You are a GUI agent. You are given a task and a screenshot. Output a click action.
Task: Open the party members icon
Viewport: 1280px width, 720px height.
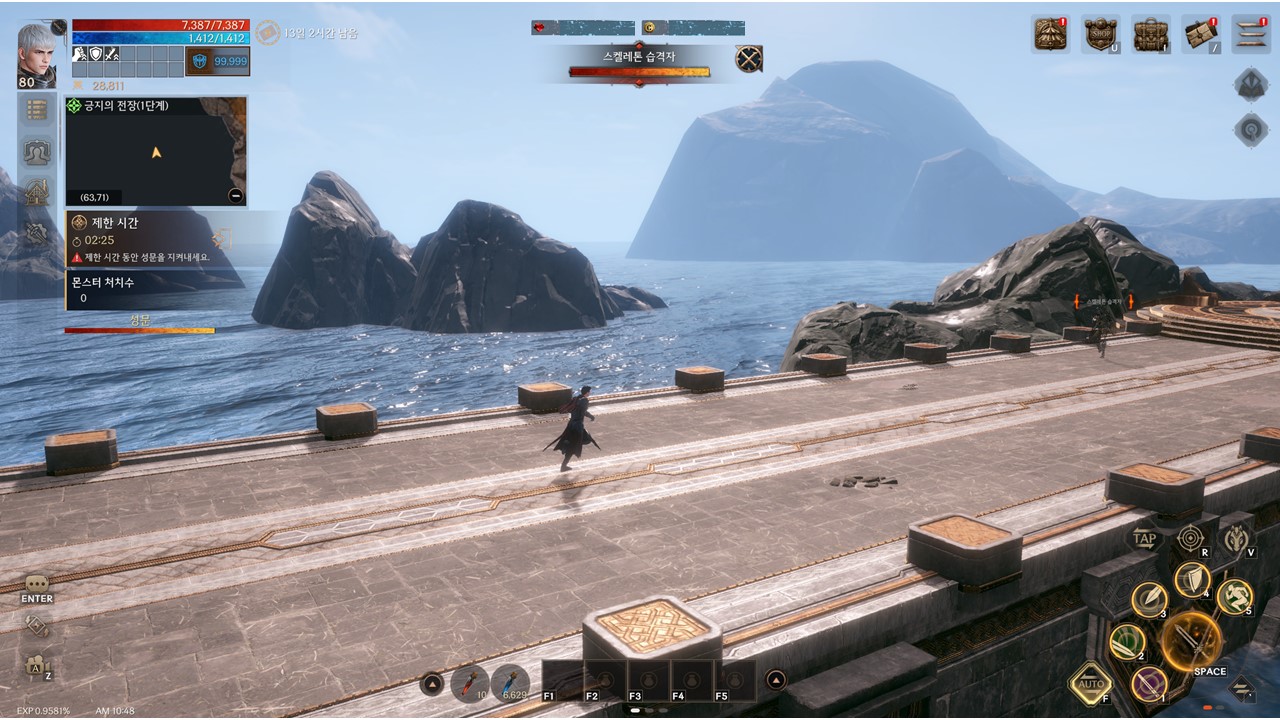point(37,151)
